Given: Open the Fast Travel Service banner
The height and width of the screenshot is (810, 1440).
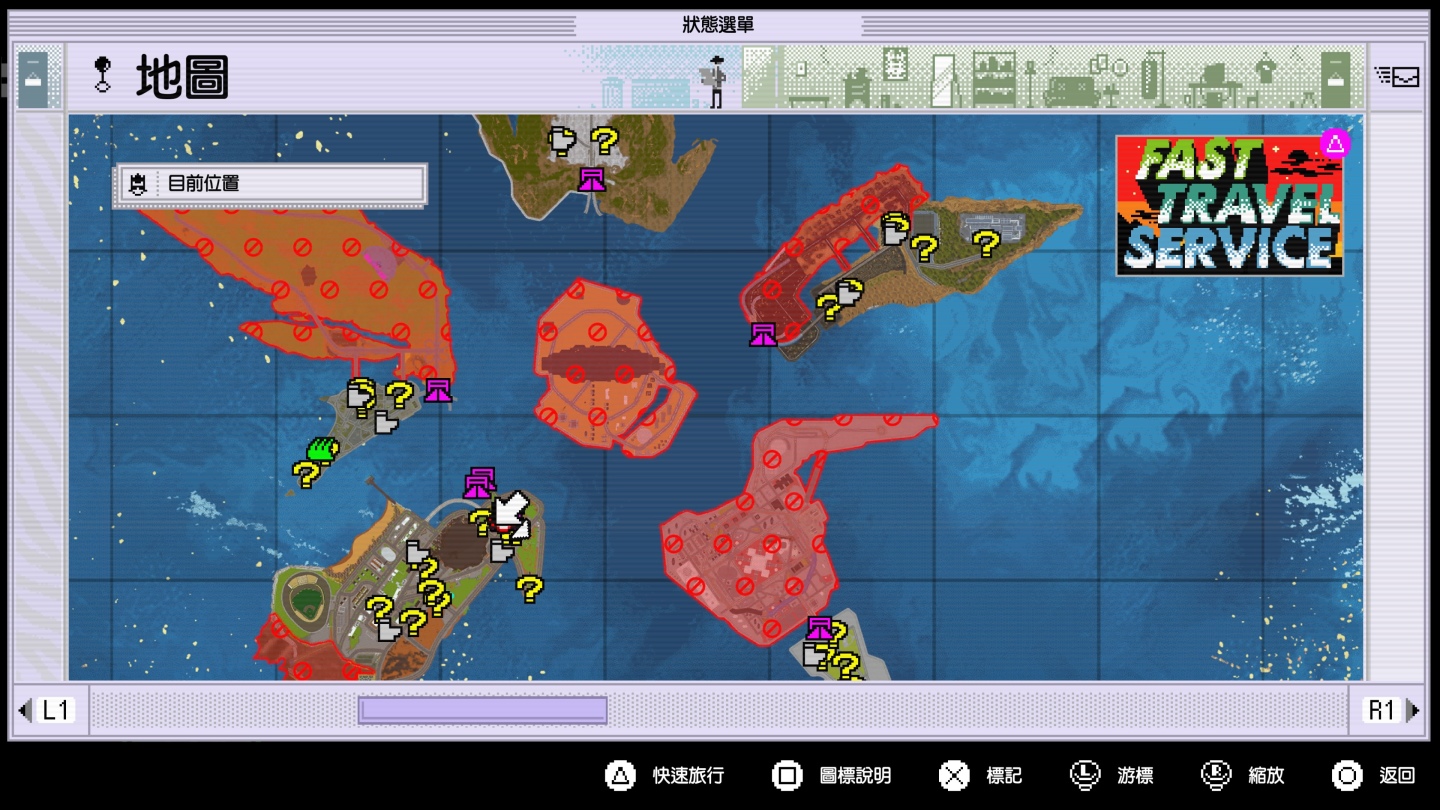Looking at the screenshot, I should pyautogui.click(x=1229, y=204).
